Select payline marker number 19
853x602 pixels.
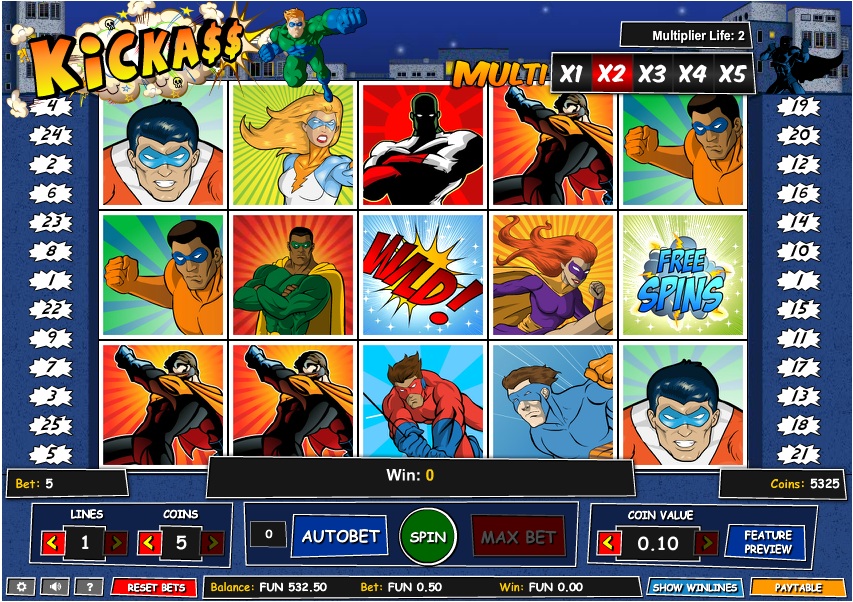(799, 105)
